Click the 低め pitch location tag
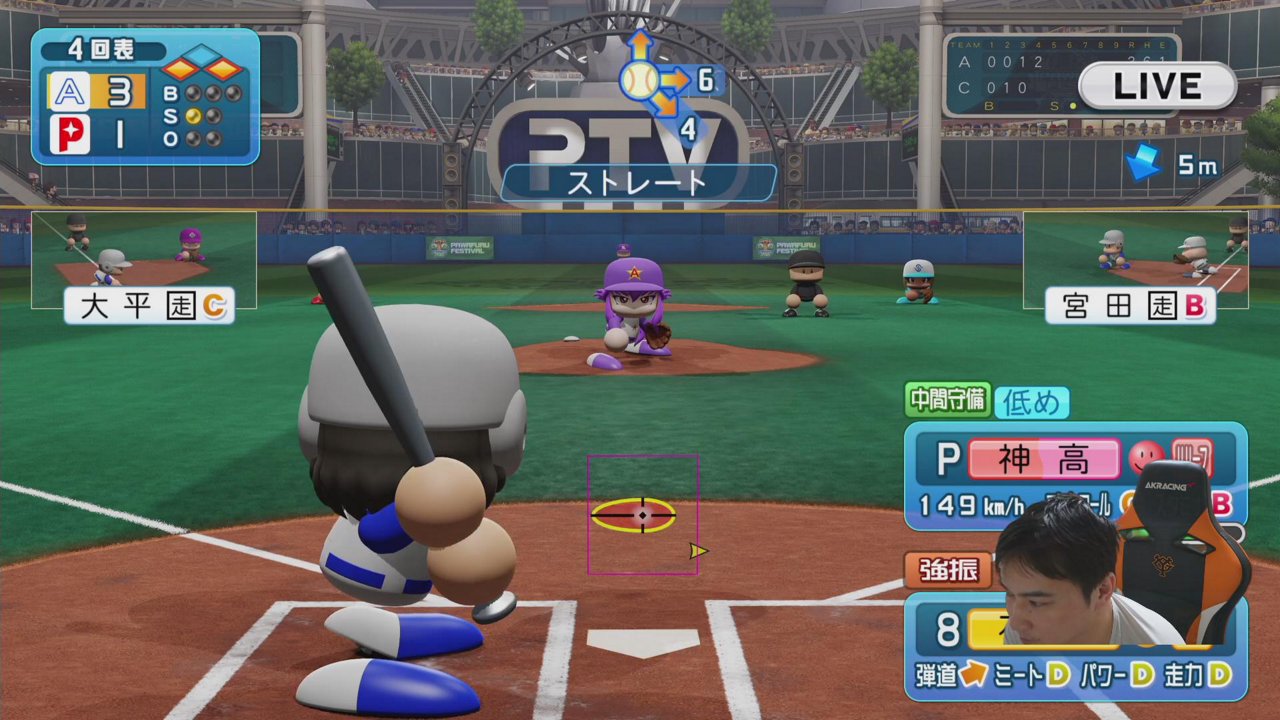The height and width of the screenshot is (720, 1280). point(1031,402)
